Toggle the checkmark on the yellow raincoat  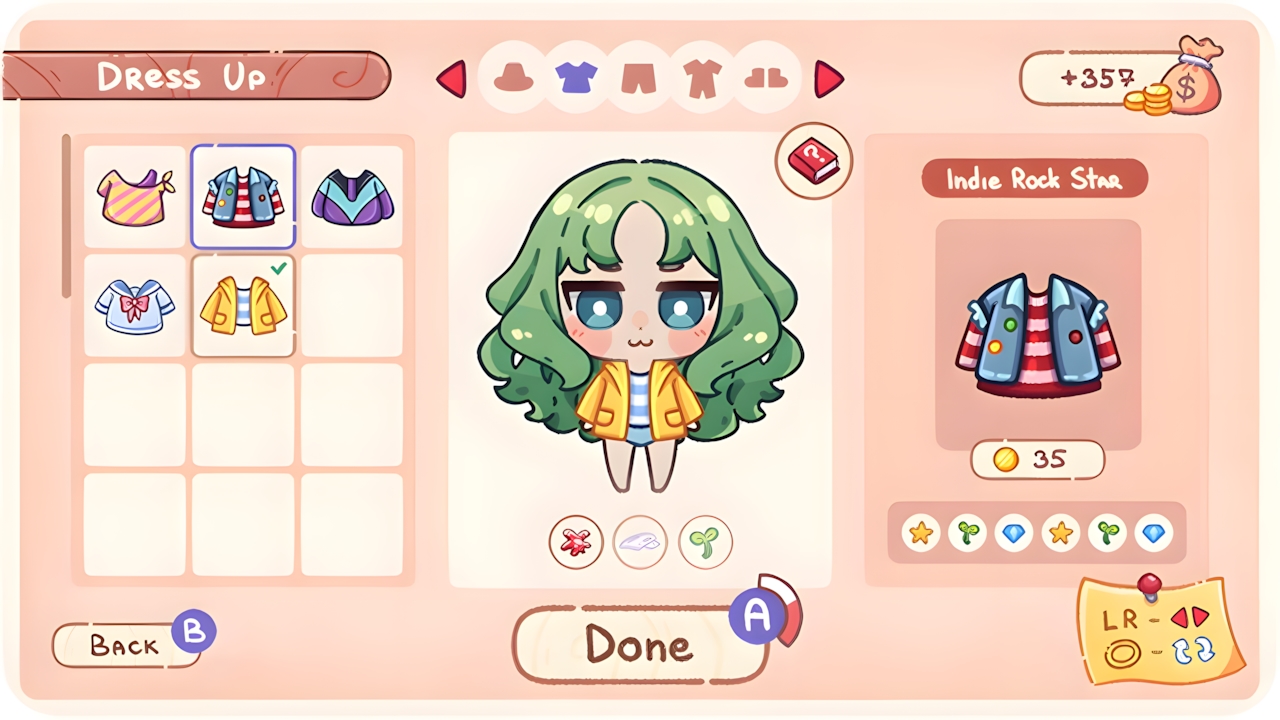pyautogui.click(x=243, y=307)
